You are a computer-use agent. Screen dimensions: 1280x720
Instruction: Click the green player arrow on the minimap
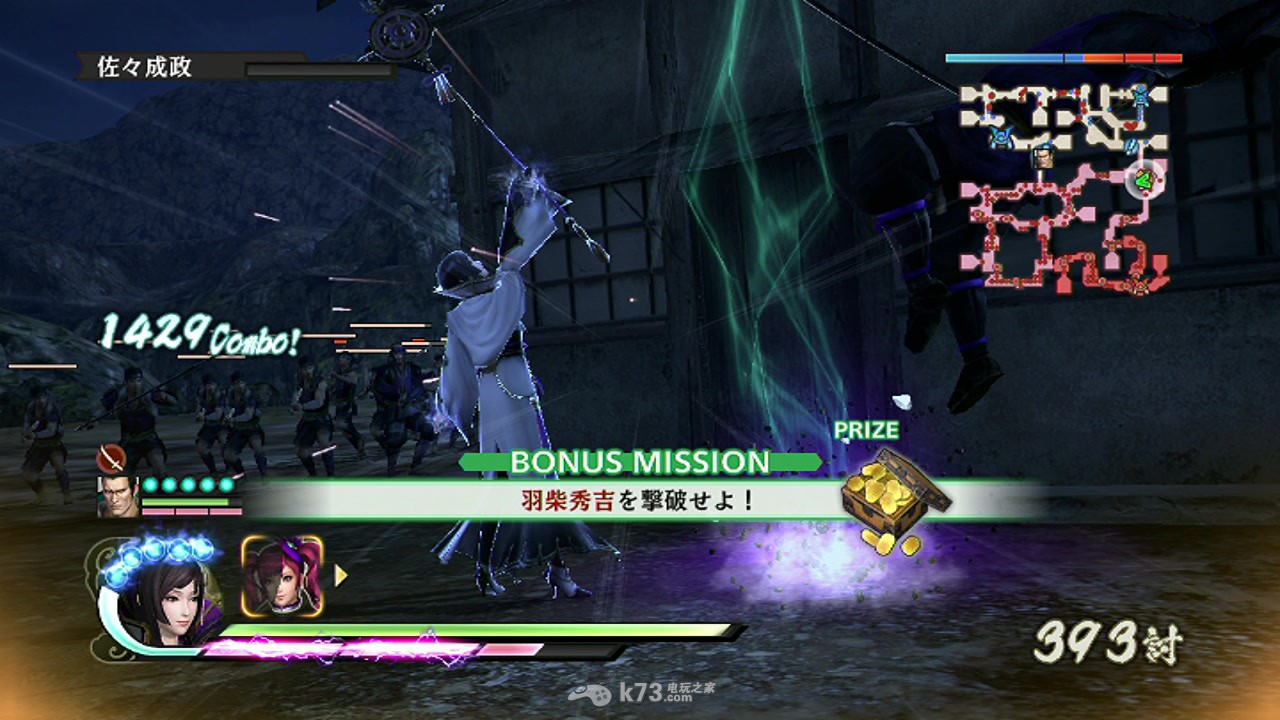click(1141, 181)
